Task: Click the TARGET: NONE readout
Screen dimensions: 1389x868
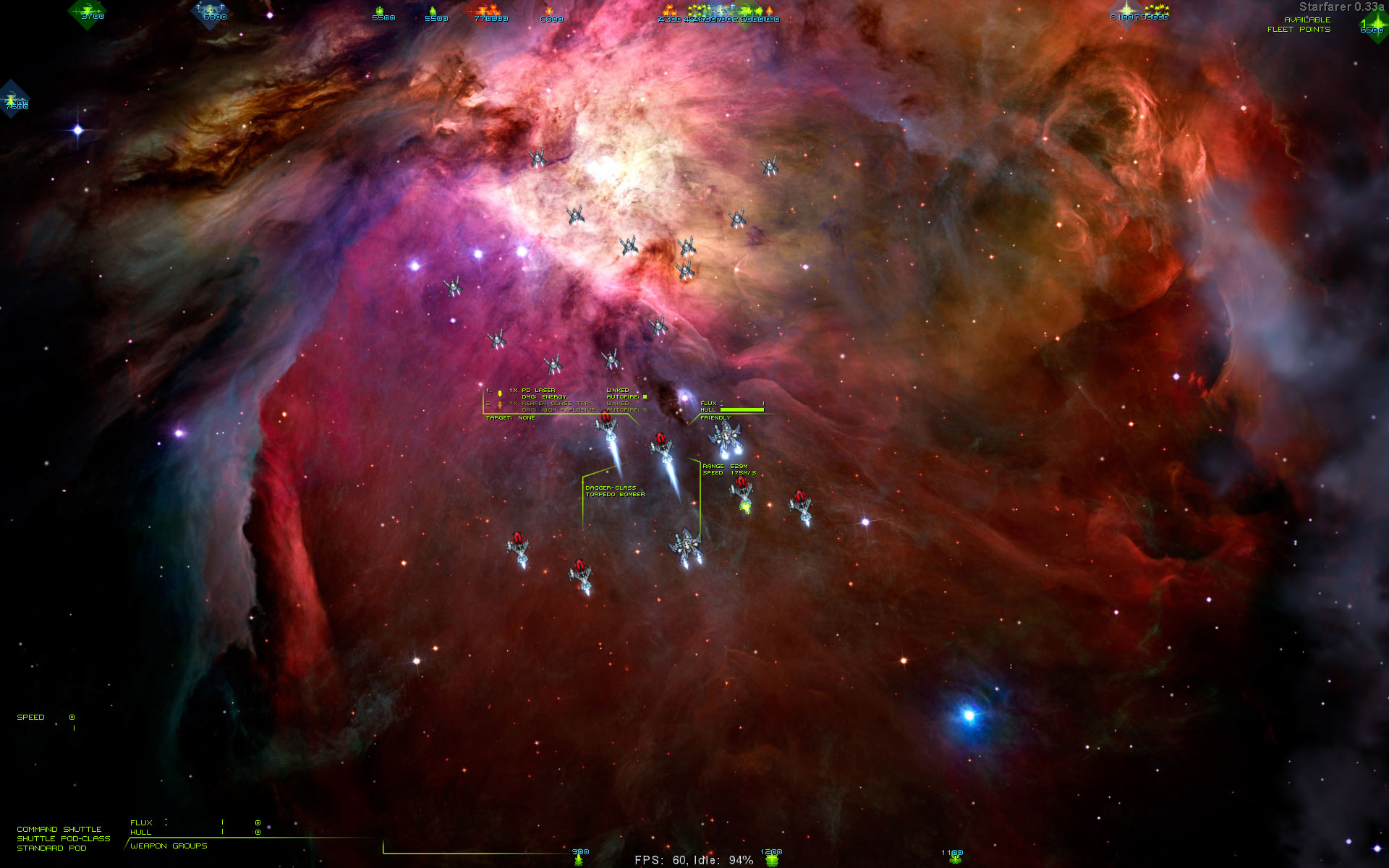Action: click(511, 418)
